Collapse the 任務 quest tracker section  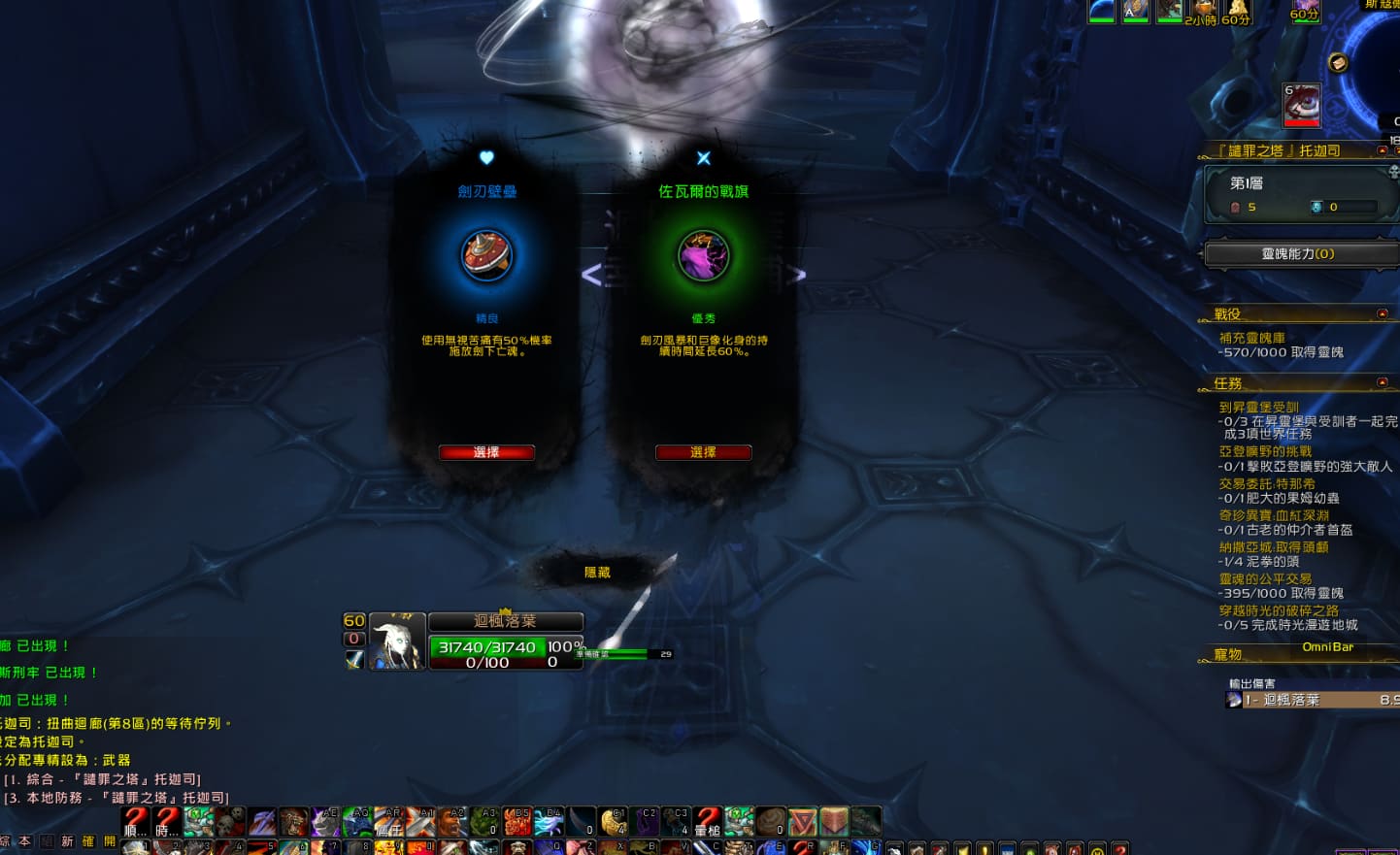(1383, 382)
